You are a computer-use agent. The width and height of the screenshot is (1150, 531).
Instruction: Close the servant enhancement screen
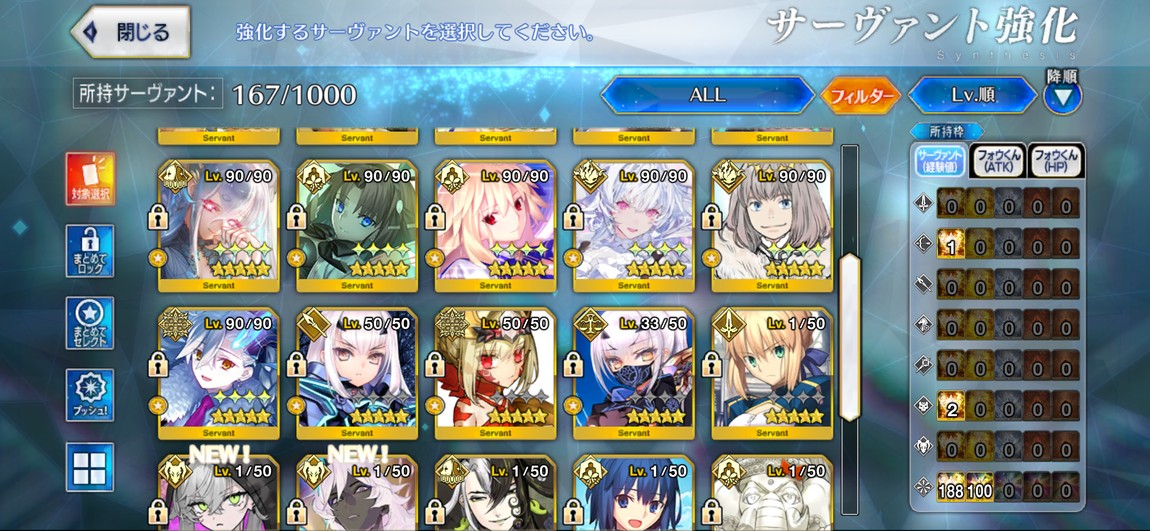[131, 32]
